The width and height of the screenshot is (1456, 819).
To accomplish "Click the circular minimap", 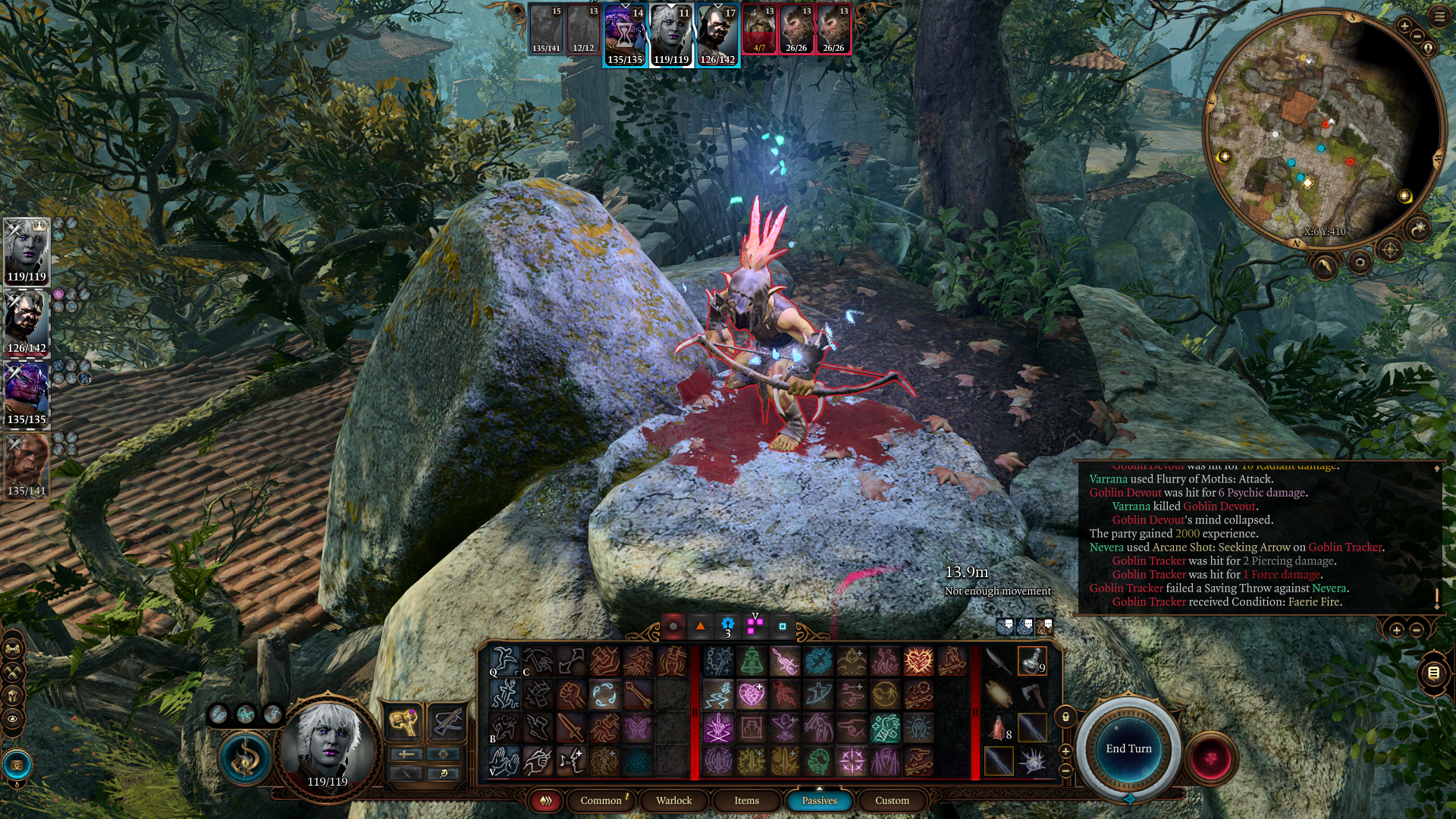I will tap(1323, 129).
